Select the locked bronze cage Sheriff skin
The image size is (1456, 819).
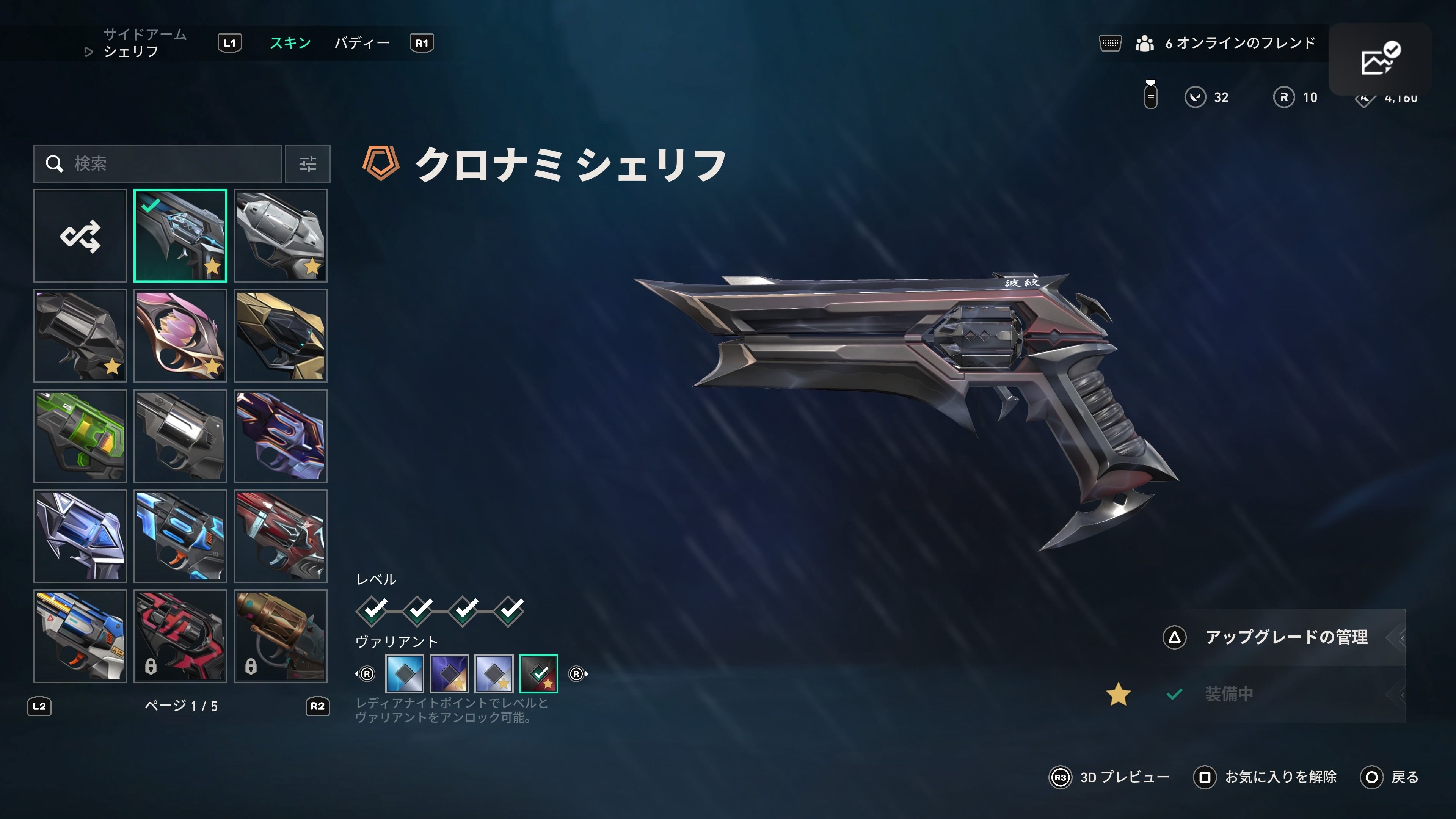click(x=280, y=636)
